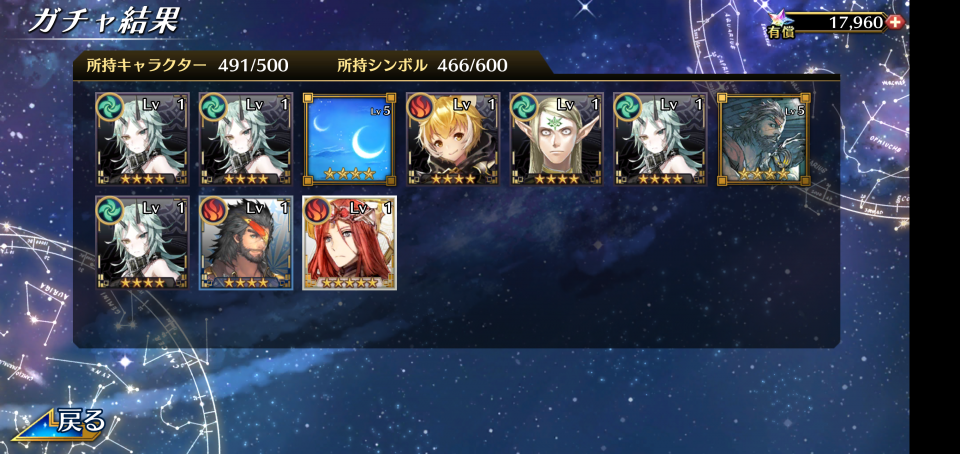960x454 pixels.
Task: Go back with the 戻る button
Action: 62,422
